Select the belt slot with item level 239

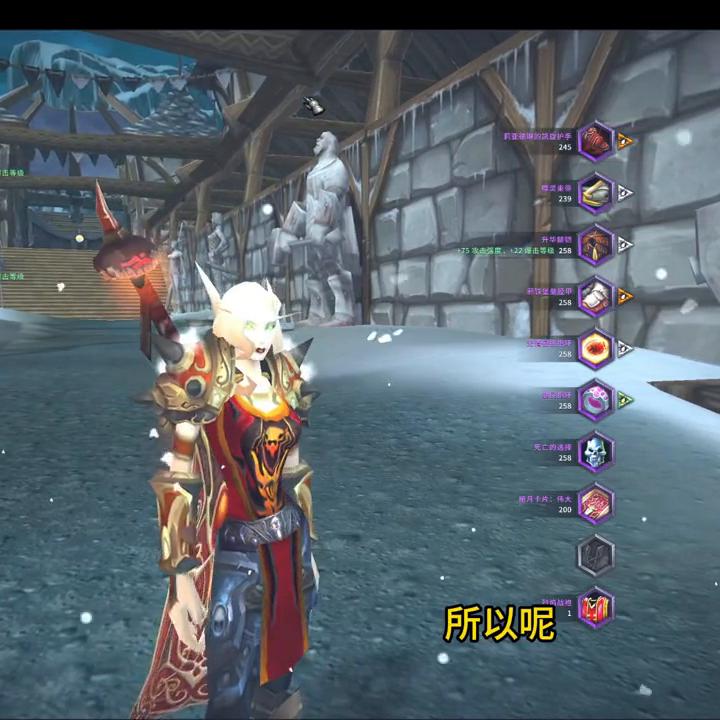(596, 192)
